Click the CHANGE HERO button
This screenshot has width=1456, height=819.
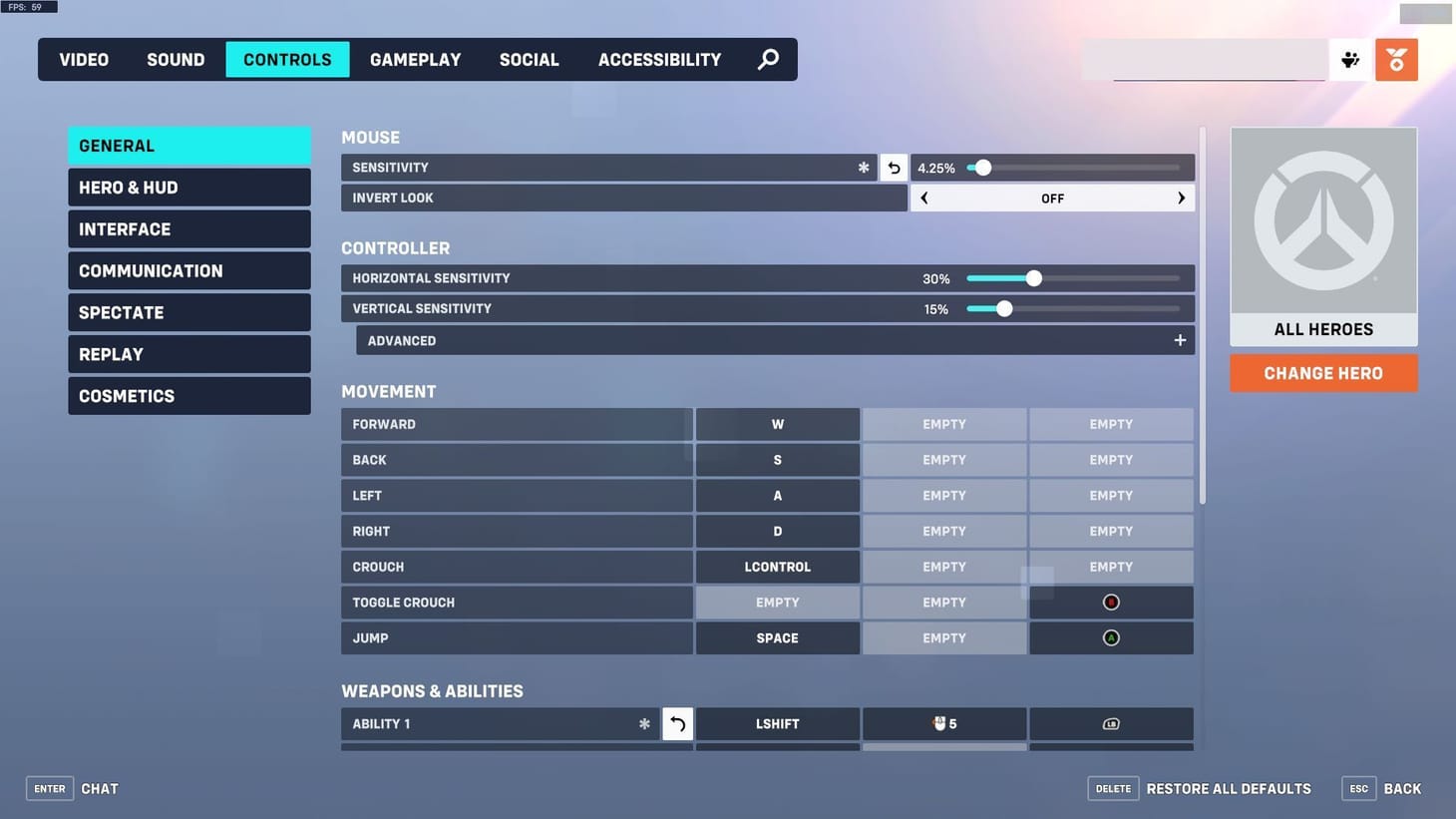click(x=1323, y=371)
